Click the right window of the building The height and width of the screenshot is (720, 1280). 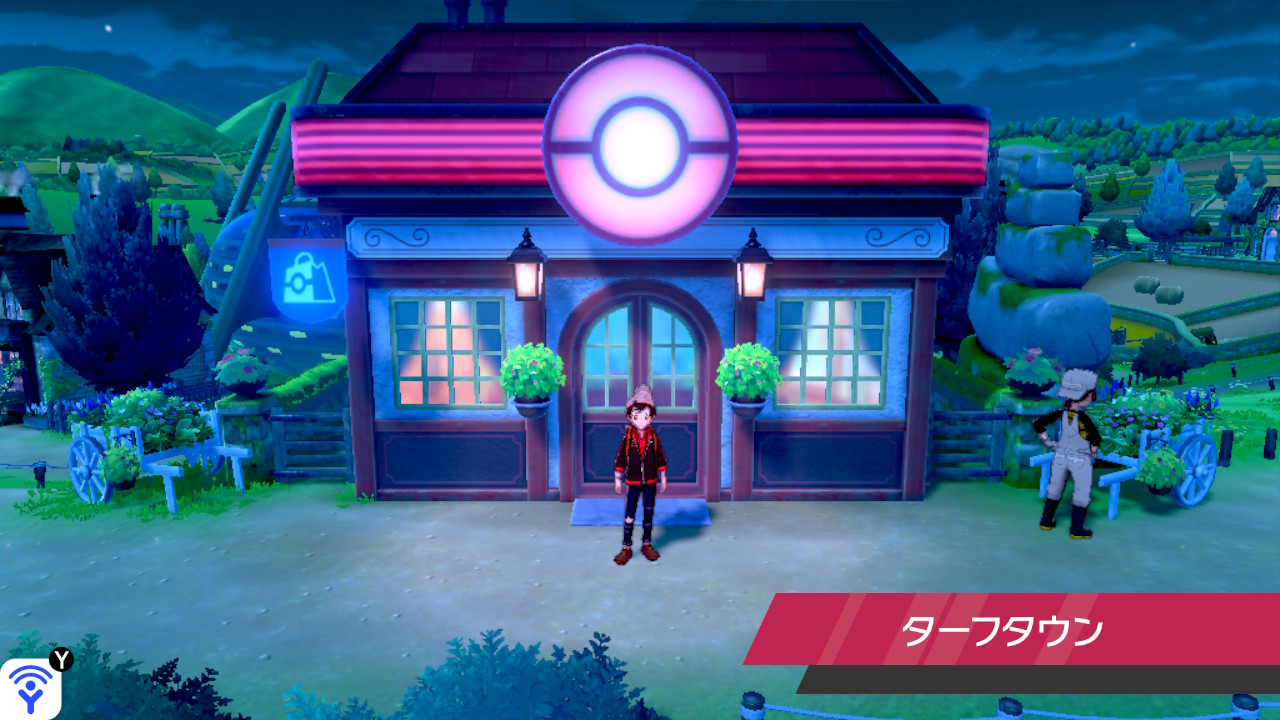click(x=832, y=350)
